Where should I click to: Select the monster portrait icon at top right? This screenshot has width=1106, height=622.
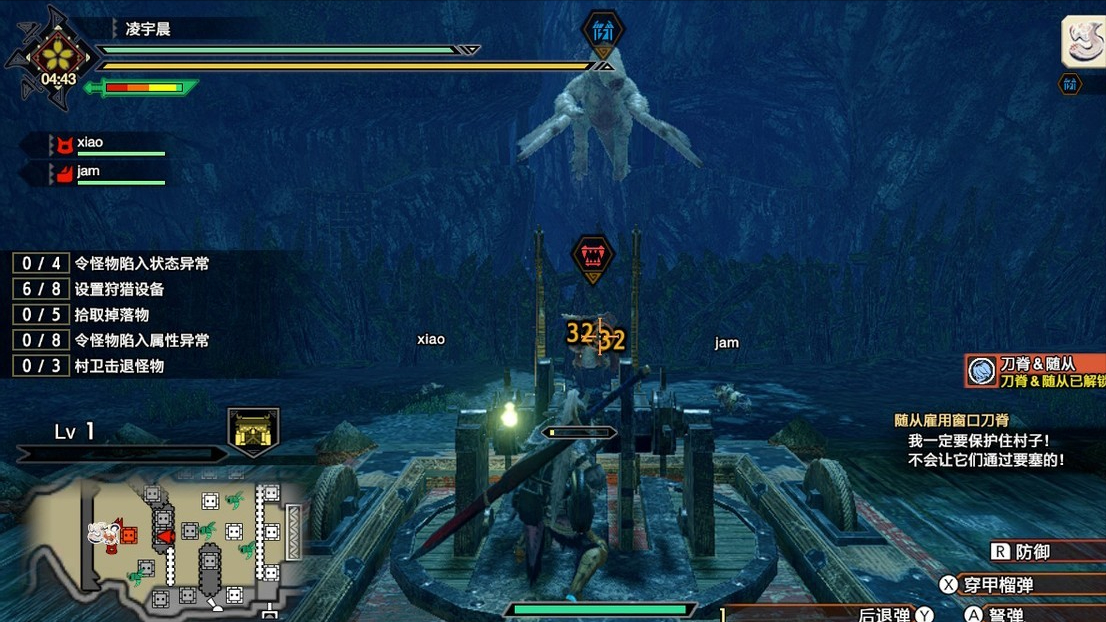(x=1083, y=42)
